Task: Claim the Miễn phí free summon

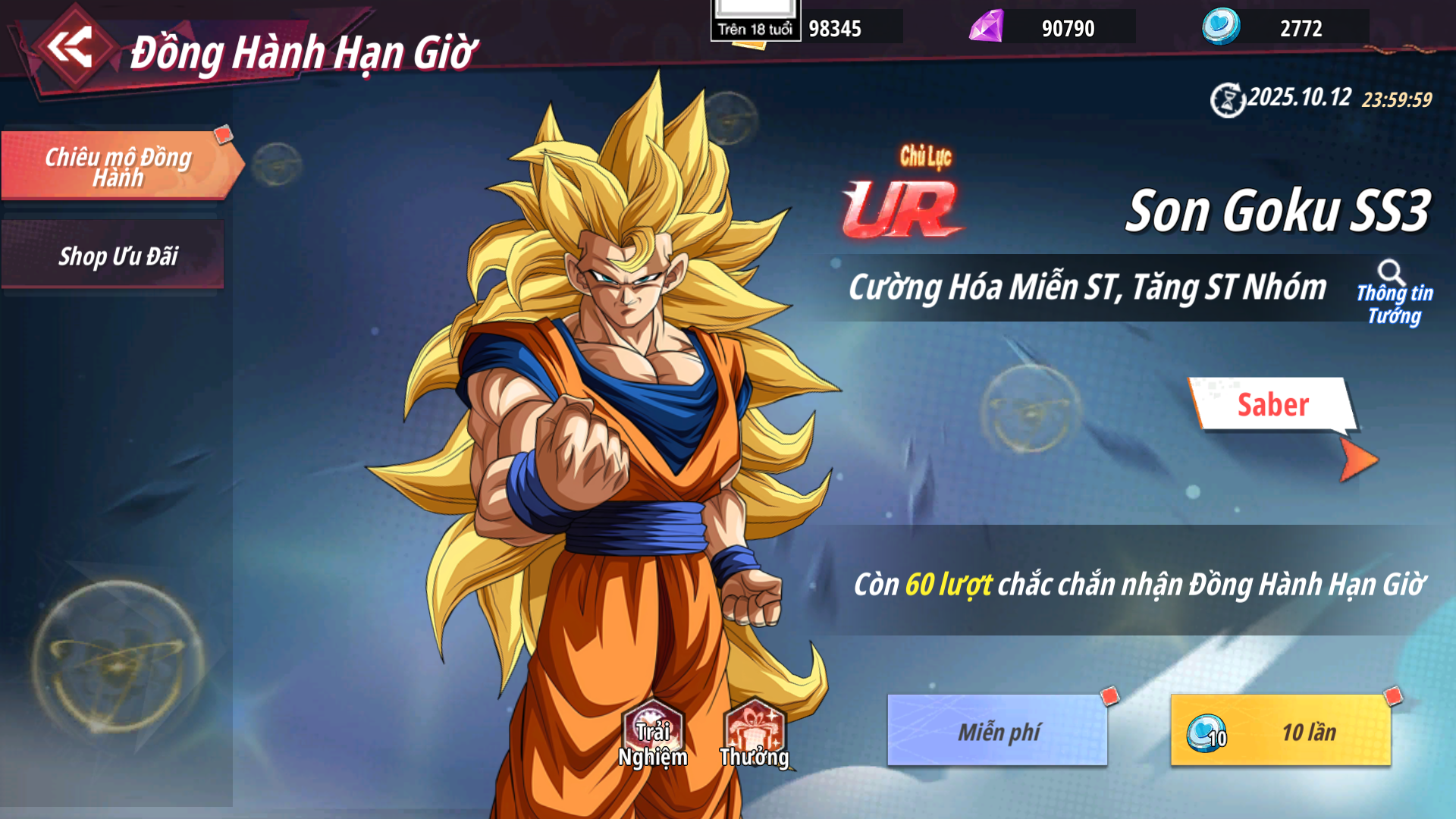Action: click(x=997, y=731)
